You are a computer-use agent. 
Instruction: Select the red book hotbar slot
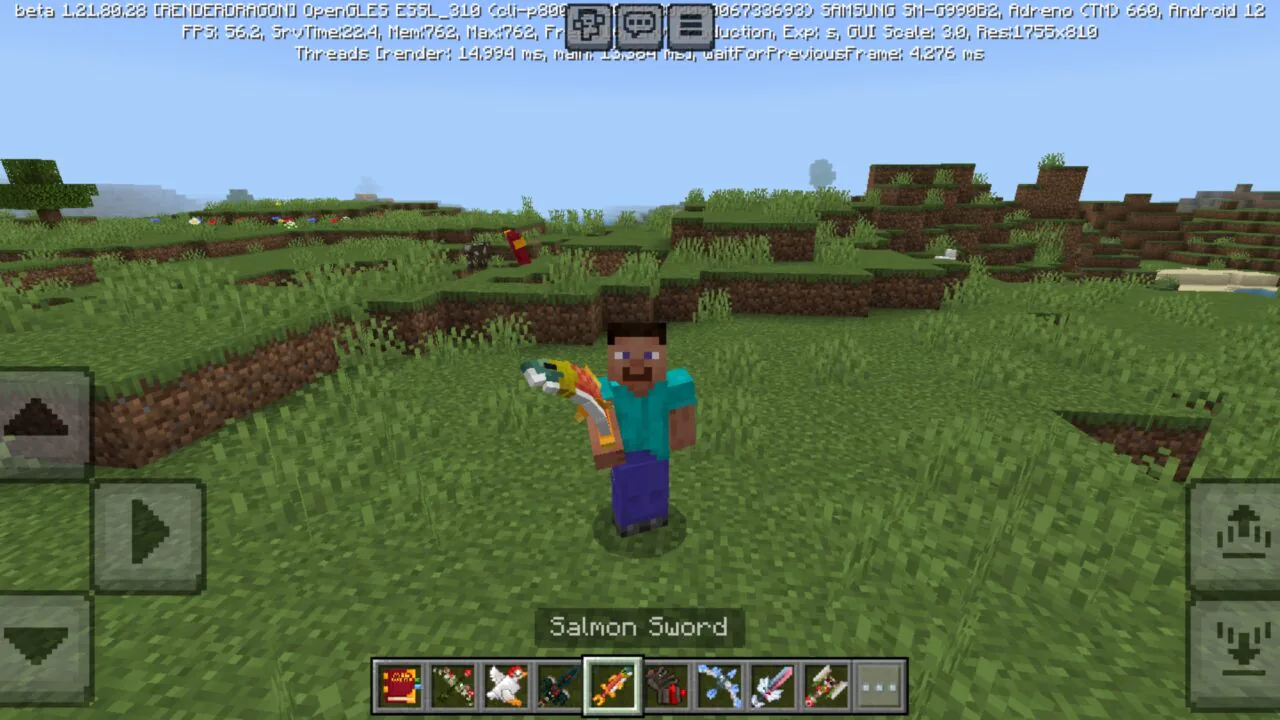(x=399, y=686)
